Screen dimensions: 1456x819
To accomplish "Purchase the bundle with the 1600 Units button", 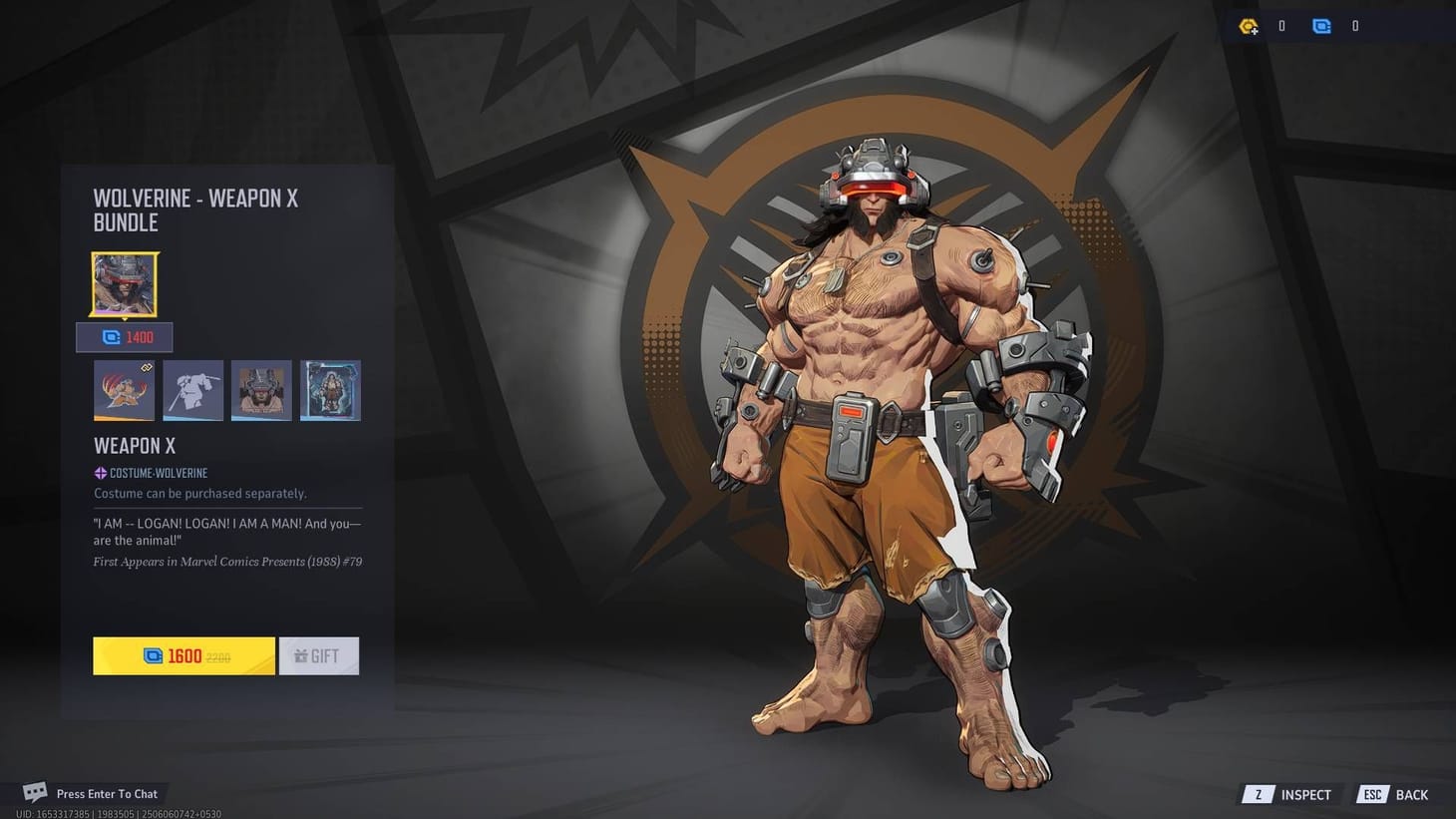I will tap(183, 655).
